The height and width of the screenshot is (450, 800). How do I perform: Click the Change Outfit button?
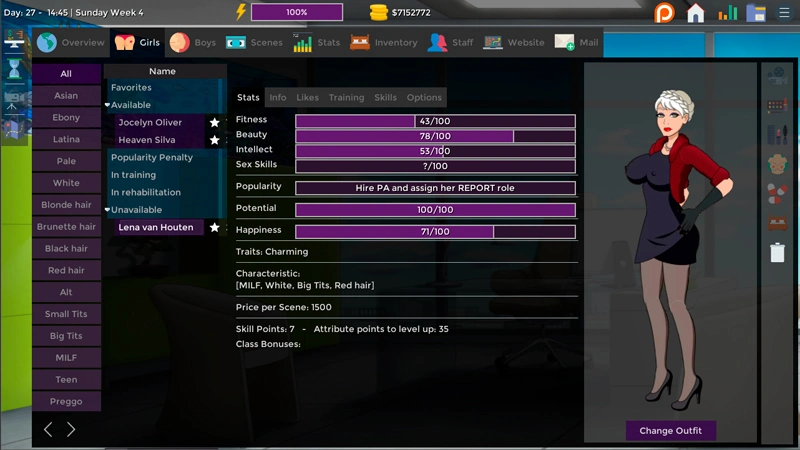click(670, 431)
